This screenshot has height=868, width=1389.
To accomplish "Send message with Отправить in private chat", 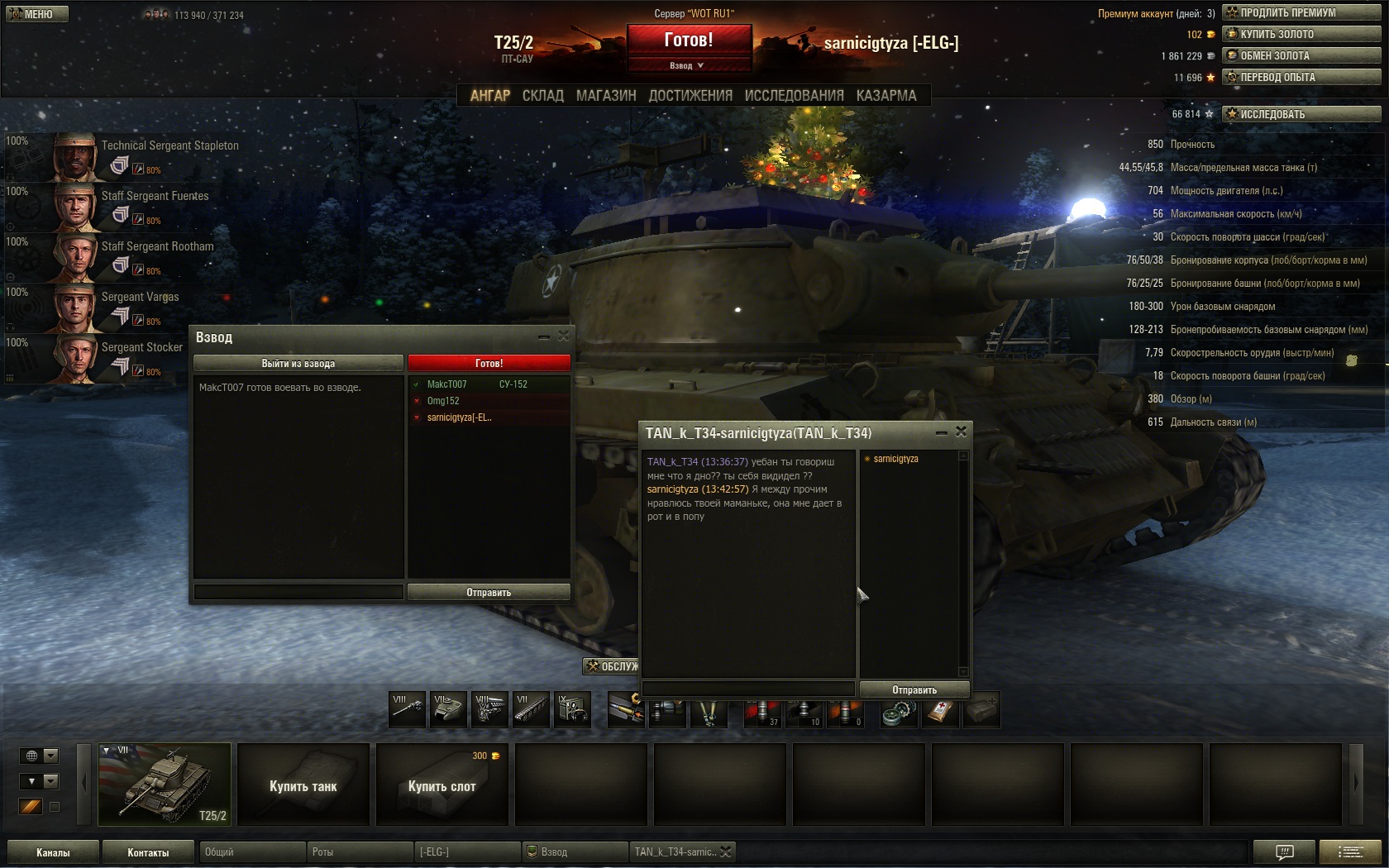I will pos(914,689).
